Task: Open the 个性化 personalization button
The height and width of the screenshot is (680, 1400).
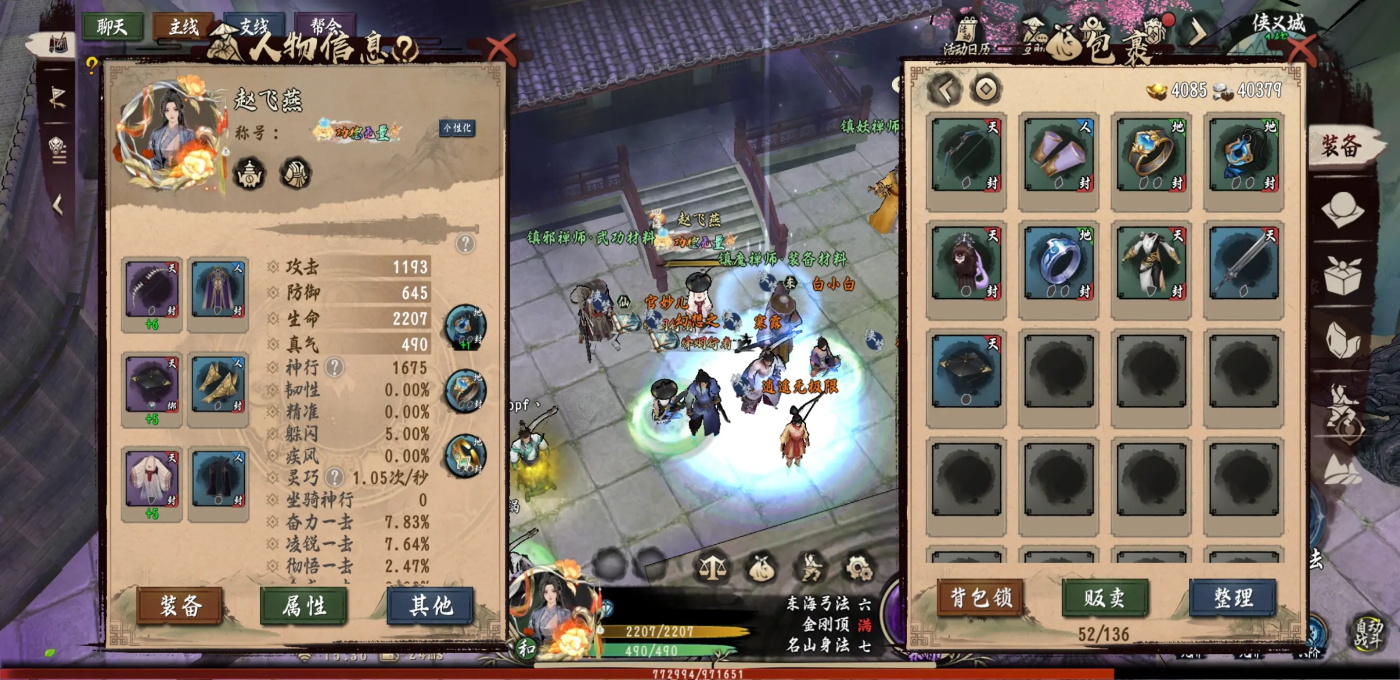Action: [x=457, y=128]
